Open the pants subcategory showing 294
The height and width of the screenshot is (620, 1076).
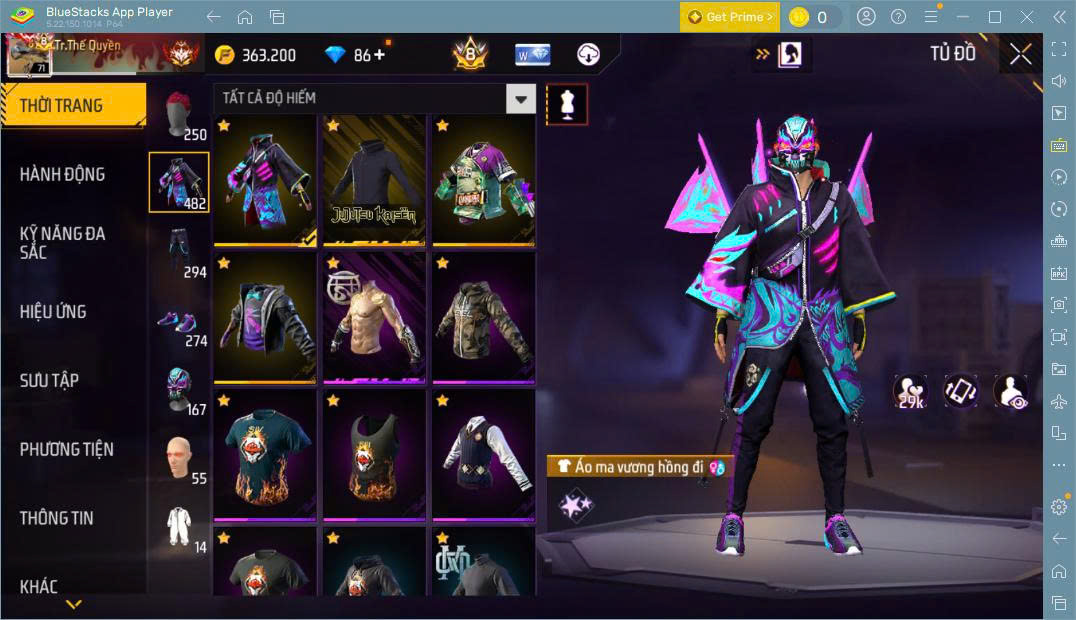(180, 253)
